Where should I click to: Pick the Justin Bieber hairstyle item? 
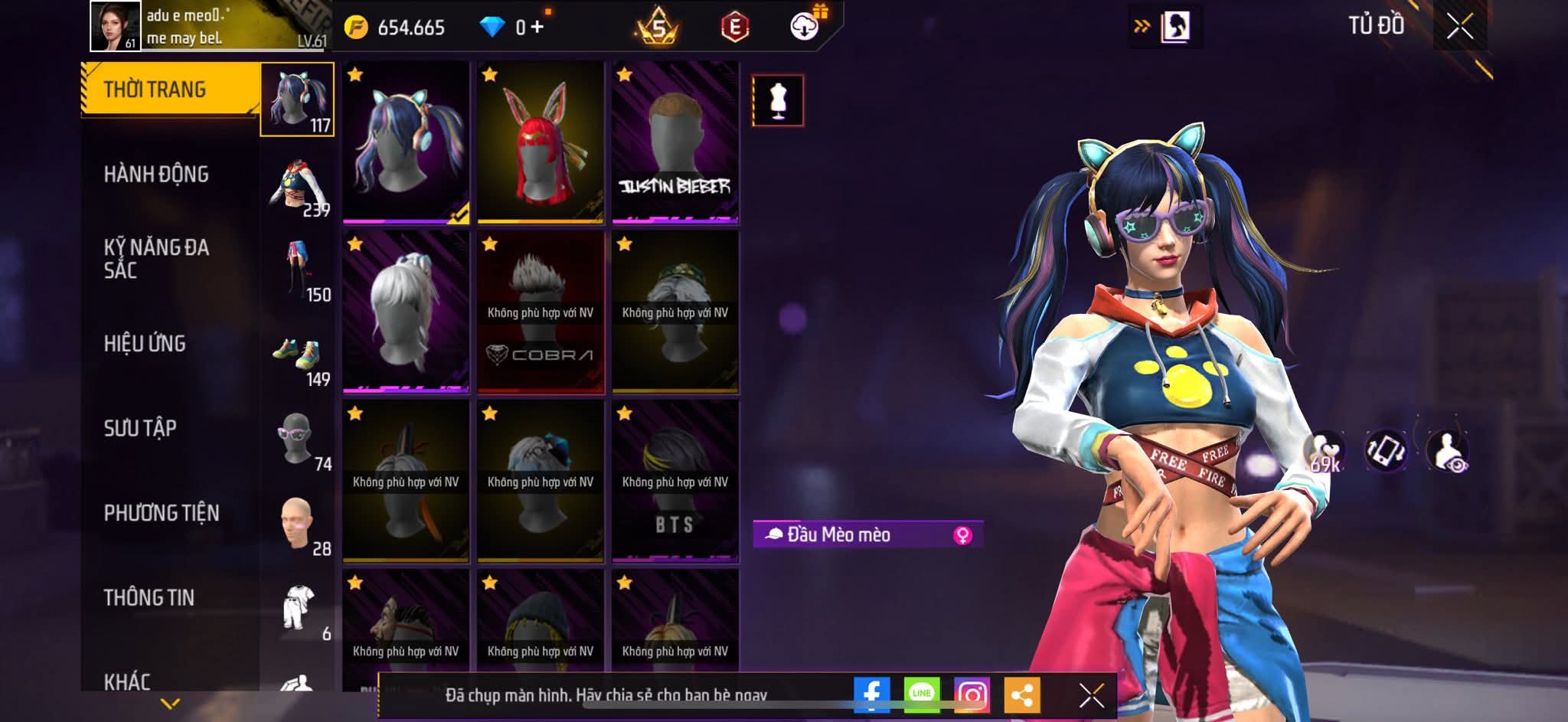(x=675, y=142)
